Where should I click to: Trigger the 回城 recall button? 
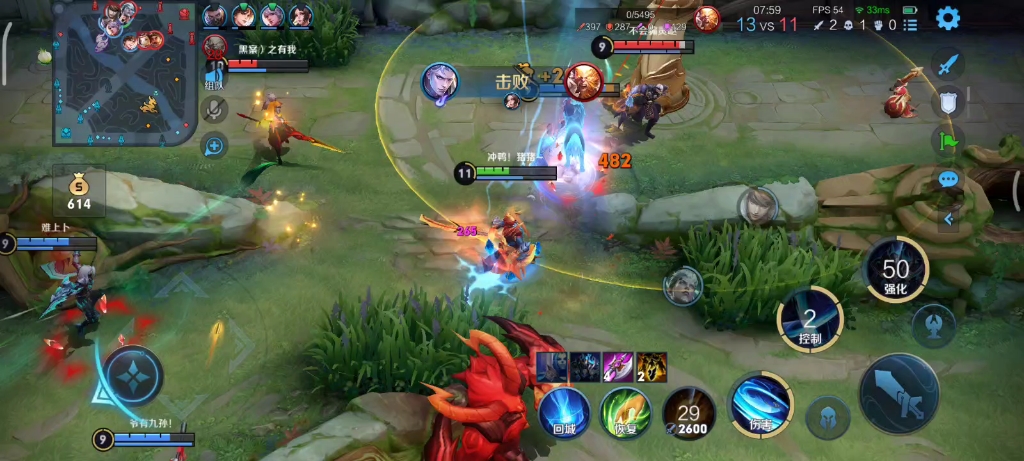pos(565,412)
